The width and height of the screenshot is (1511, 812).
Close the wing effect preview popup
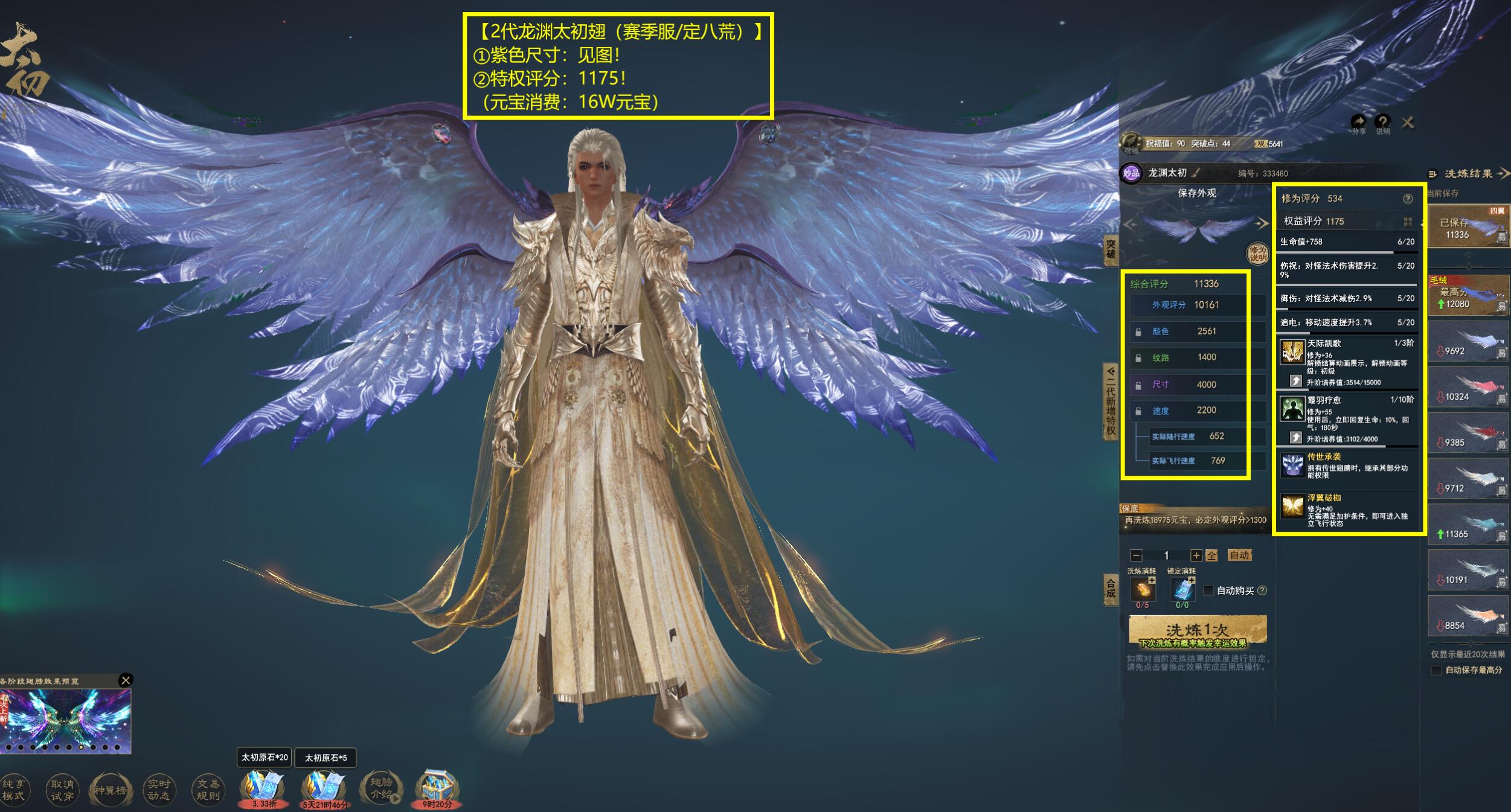(126, 680)
